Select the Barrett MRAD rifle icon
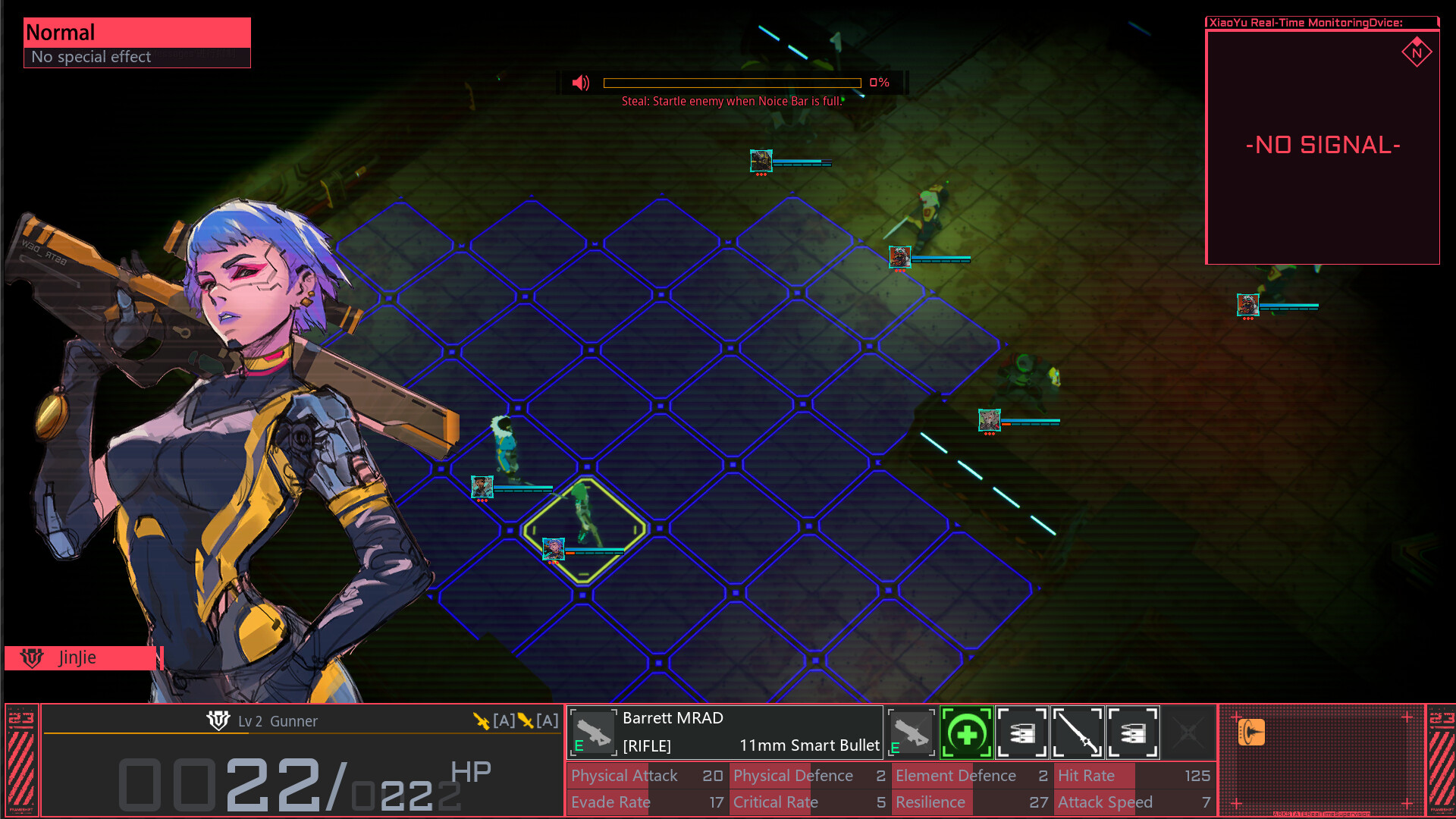1456x819 pixels. point(593,732)
